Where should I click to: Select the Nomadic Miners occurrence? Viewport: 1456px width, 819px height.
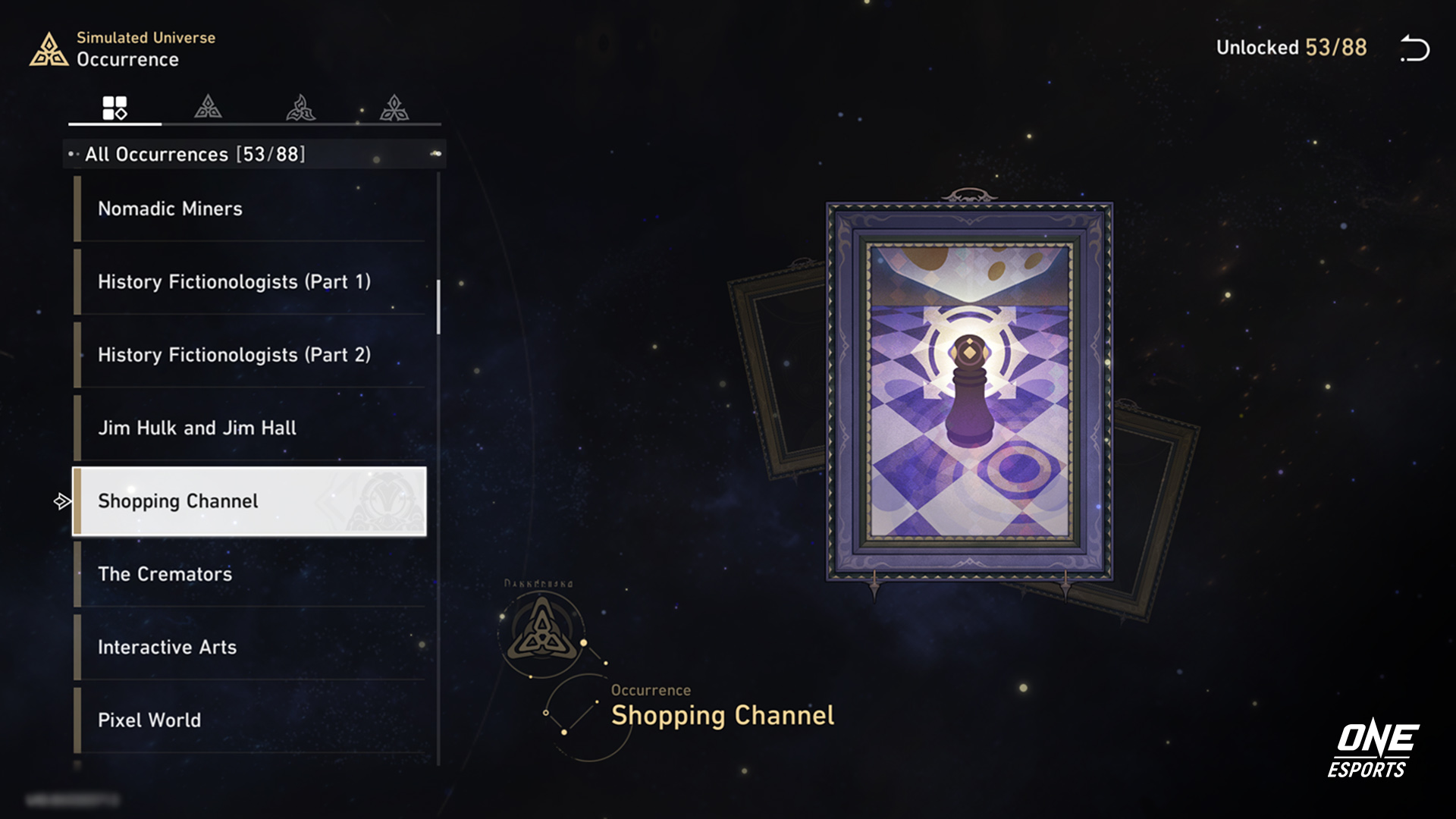(x=227, y=209)
